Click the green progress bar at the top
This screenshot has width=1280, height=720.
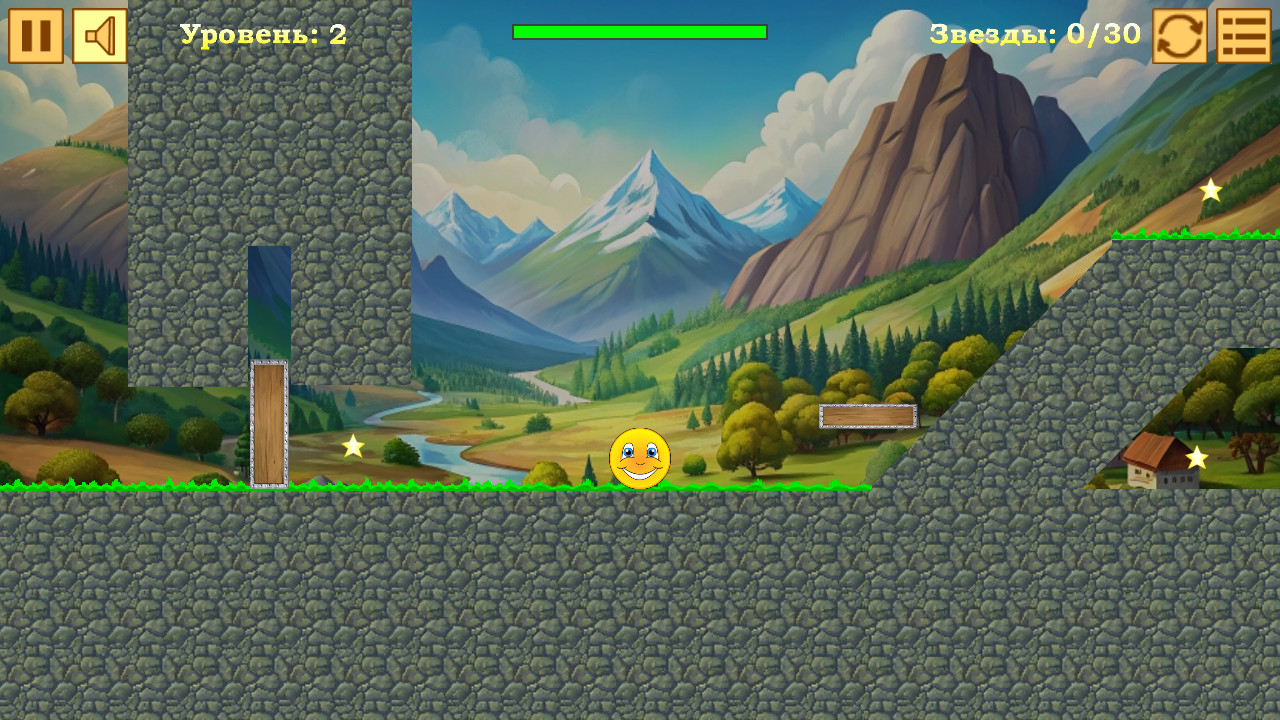pyautogui.click(x=638, y=32)
